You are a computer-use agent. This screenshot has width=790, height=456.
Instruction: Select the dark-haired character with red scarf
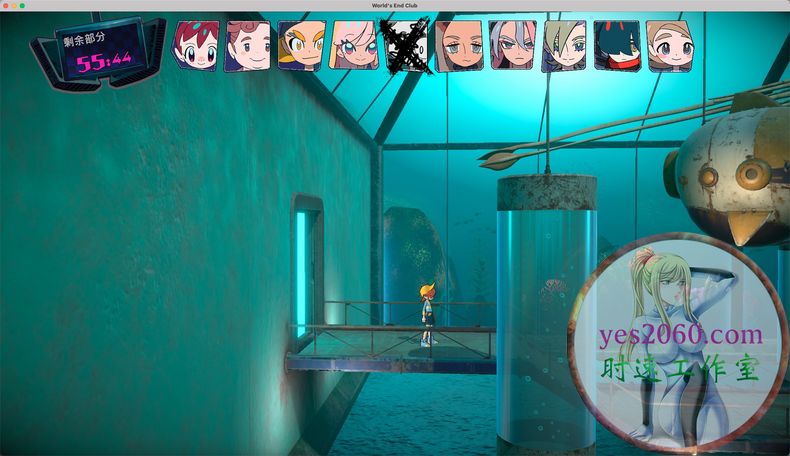616,45
